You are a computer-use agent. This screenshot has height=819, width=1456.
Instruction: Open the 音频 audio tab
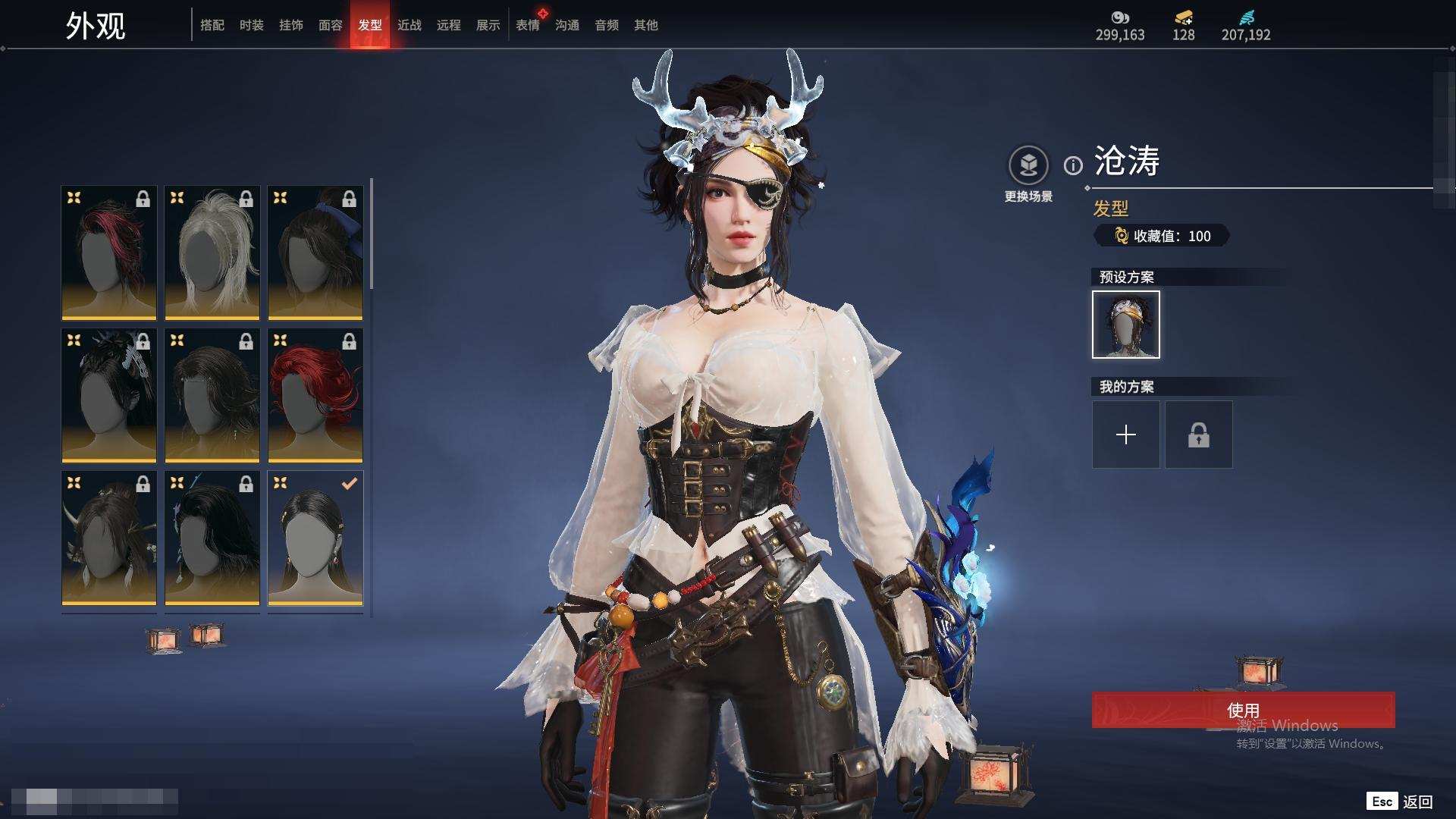coord(606,25)
